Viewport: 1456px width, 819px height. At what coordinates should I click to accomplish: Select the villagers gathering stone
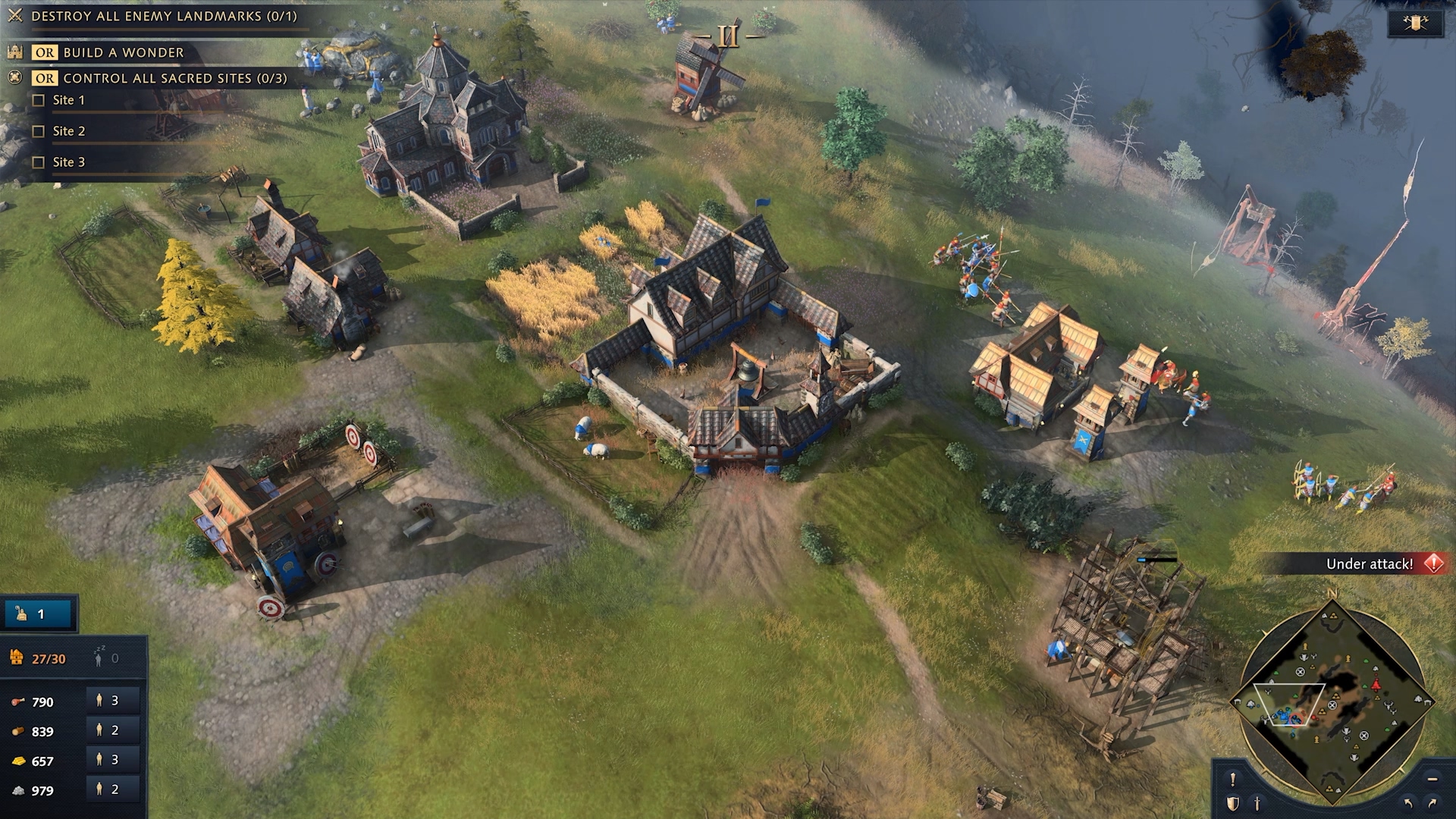pyautogui.click(x=111, y=789)
